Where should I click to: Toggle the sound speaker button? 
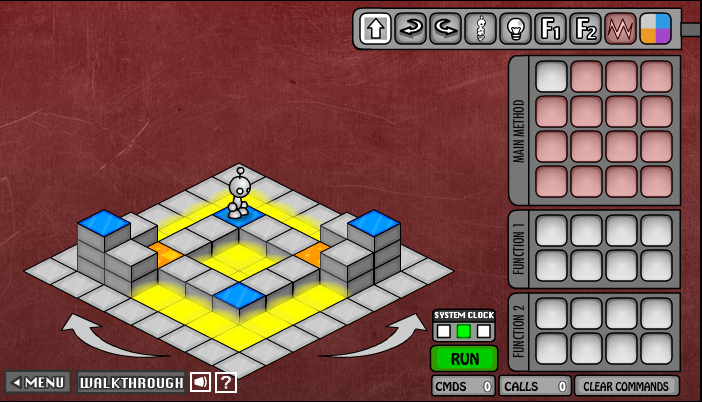tap(200, 382)
